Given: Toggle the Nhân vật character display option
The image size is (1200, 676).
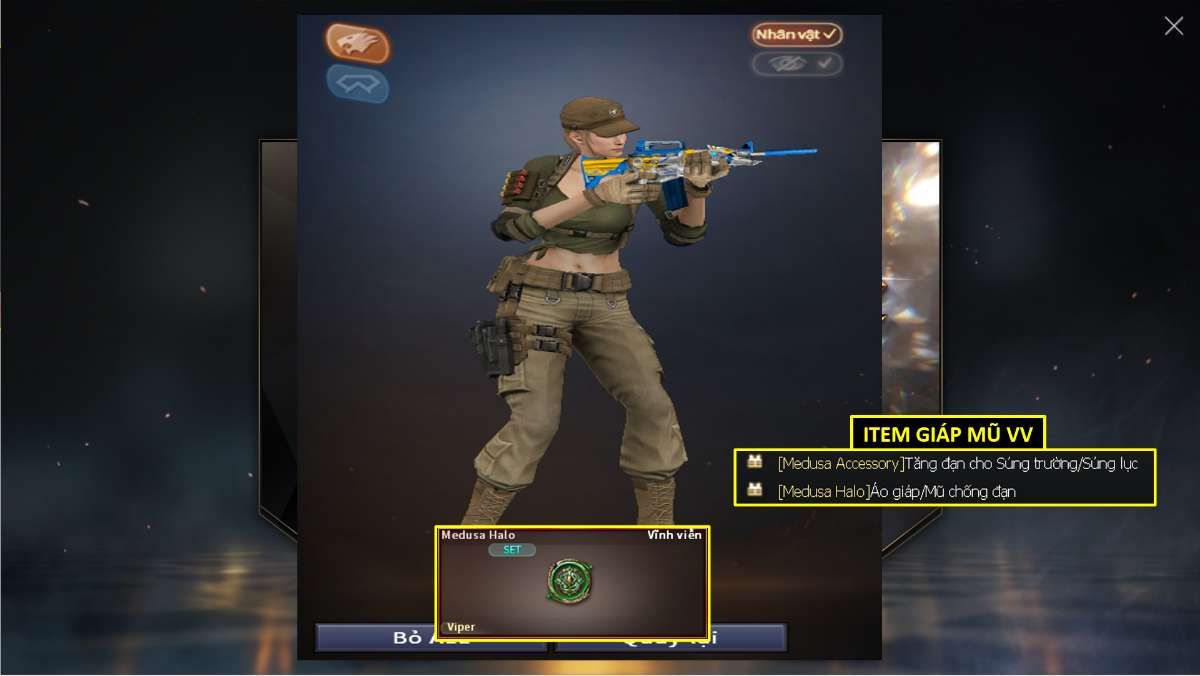Looking at the screenshot, I should (797, 35).
